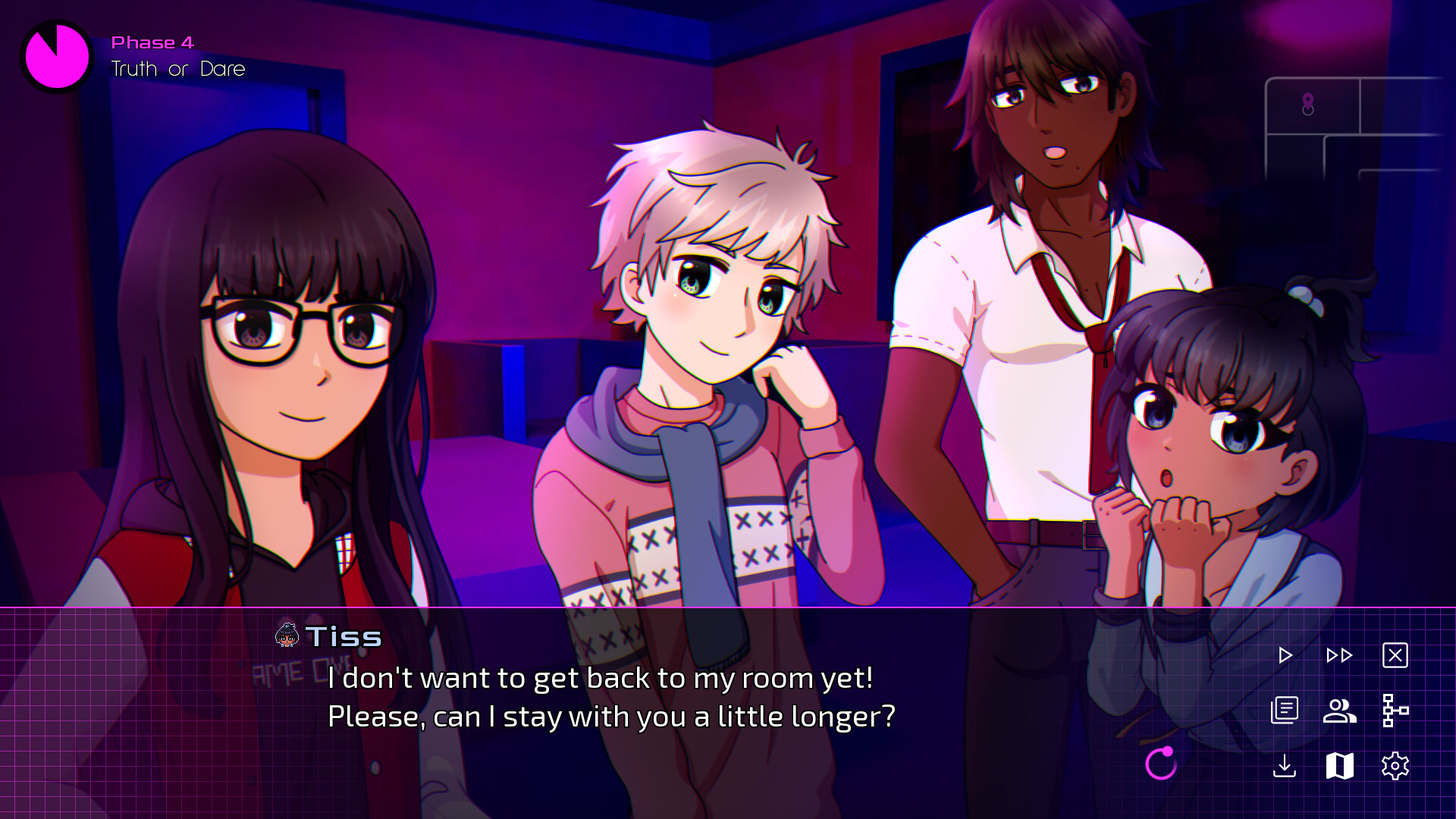Click the 'Truth or Dare' phase title
The height and width of the screenshot is (819, 1456).
click(x=177, y=69)
